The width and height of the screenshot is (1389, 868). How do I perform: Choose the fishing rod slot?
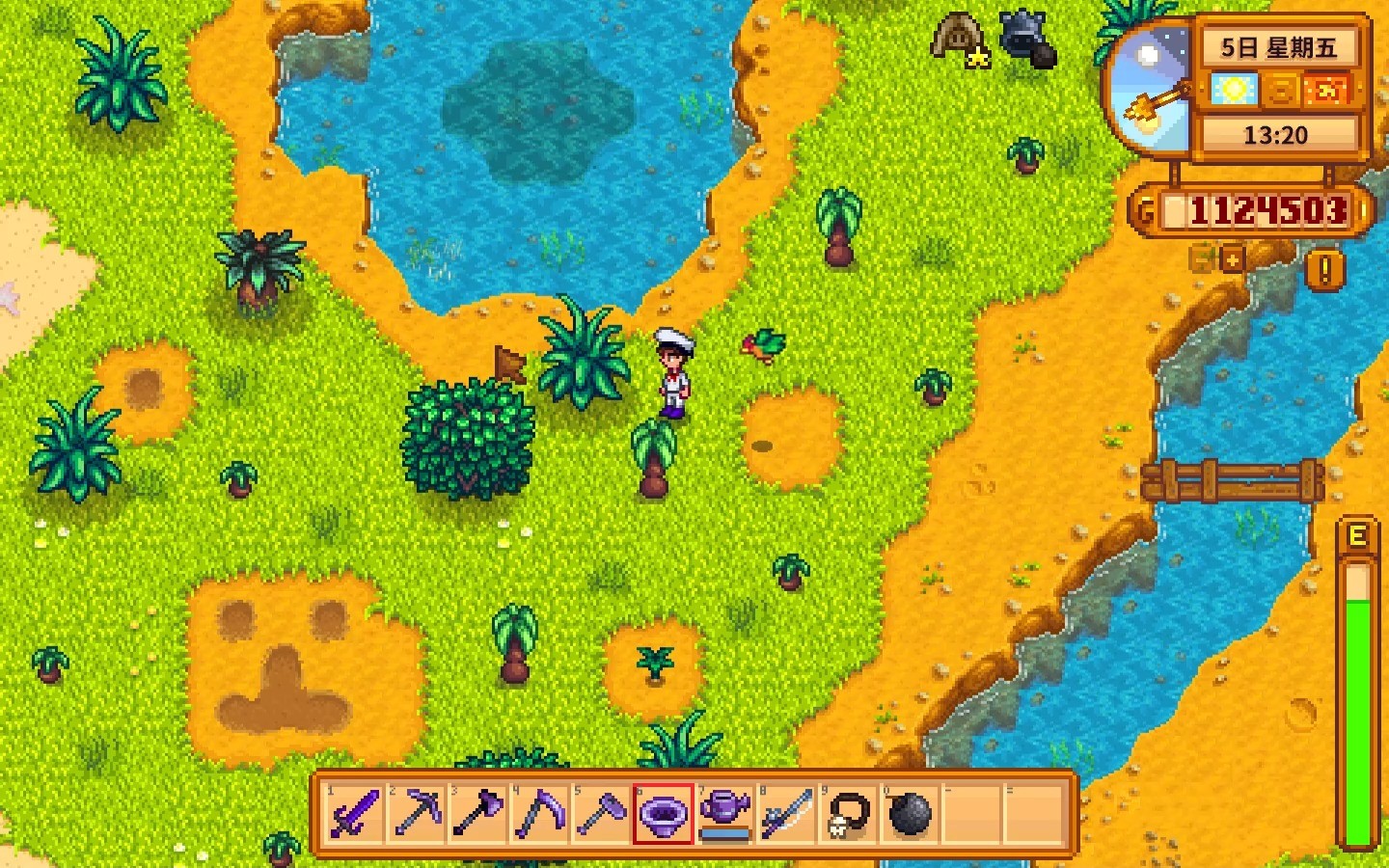tap(786, 814)
